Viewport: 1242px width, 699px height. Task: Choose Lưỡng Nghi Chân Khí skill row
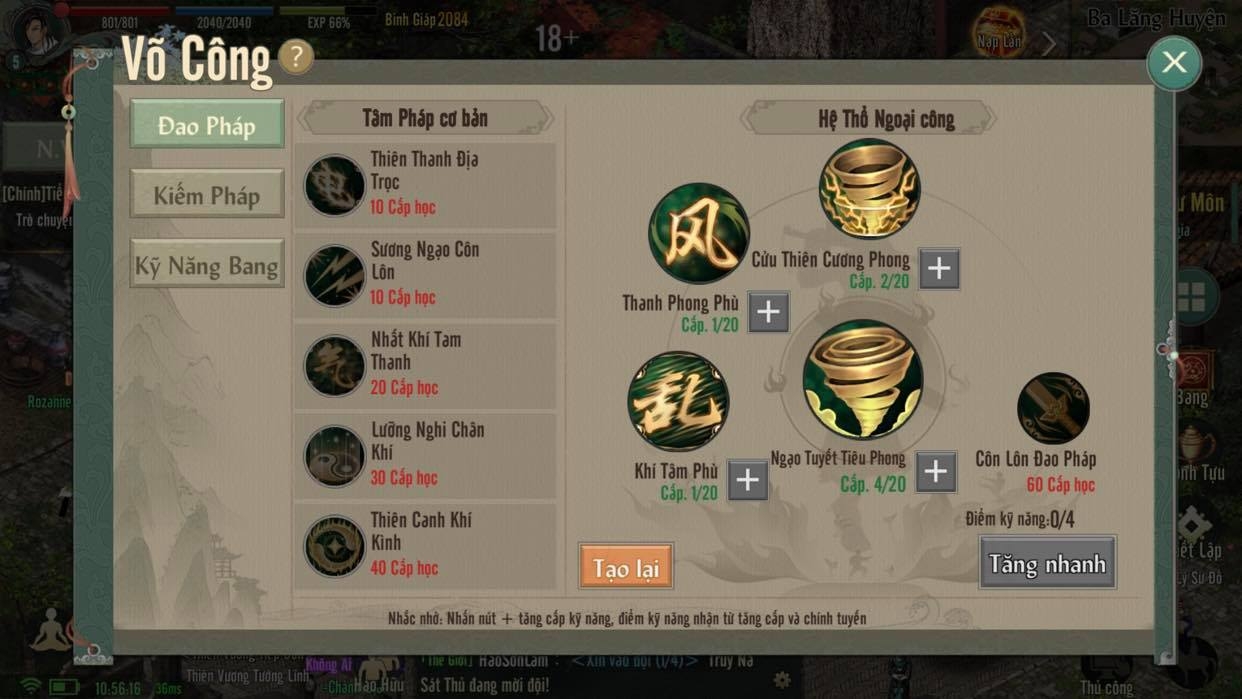[x=425, y=455]
